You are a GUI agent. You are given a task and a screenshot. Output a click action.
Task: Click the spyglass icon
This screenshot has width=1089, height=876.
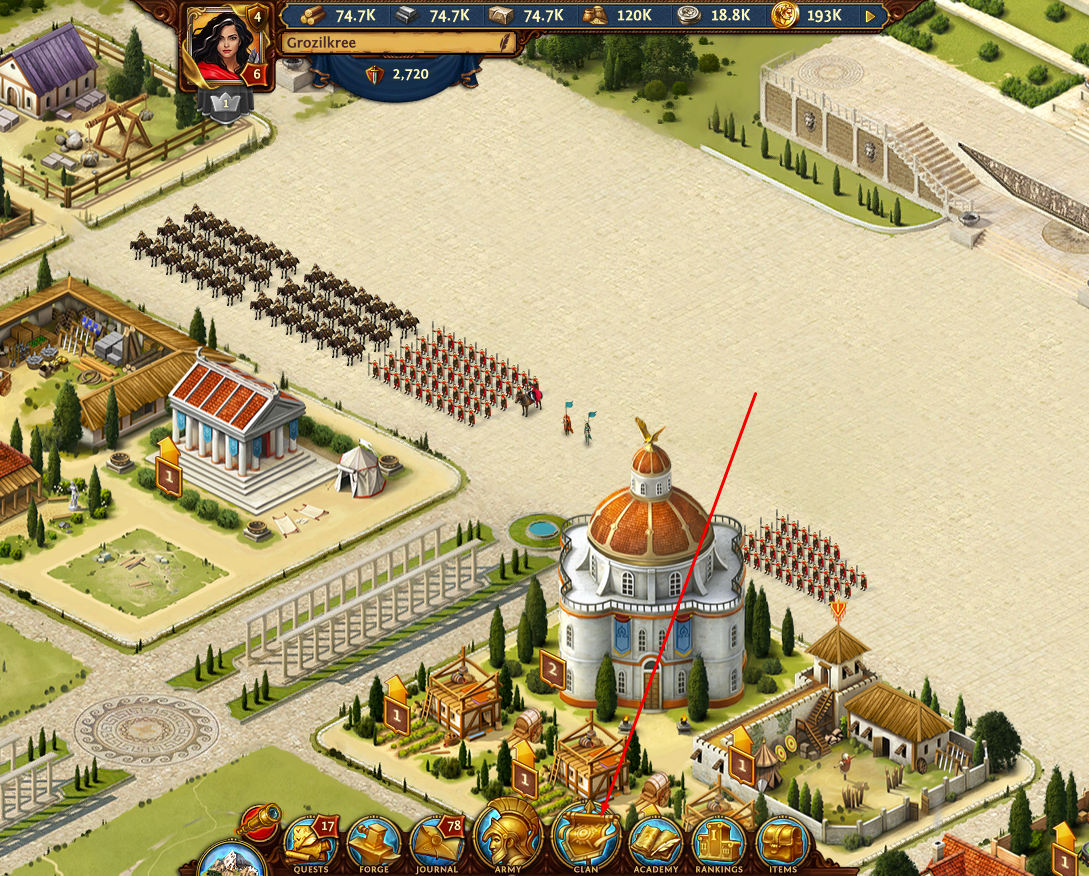tap(258, 821)
